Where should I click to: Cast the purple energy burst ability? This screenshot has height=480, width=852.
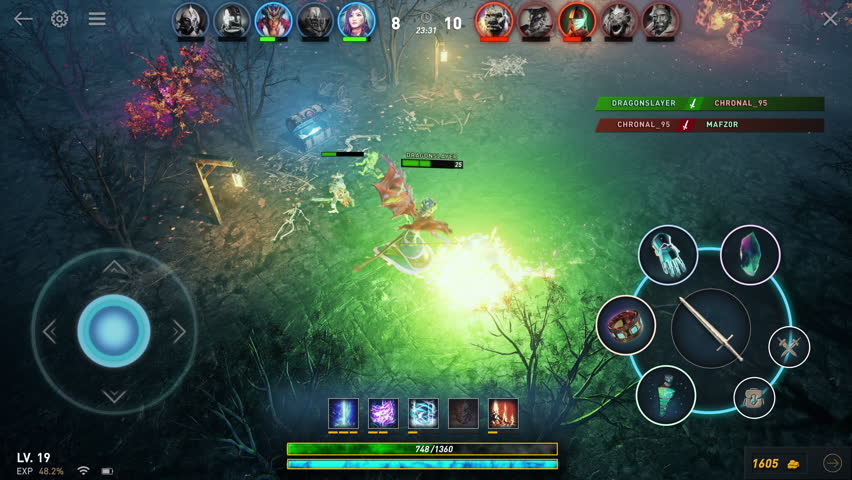pyautogui.click(x=383, y=413)
